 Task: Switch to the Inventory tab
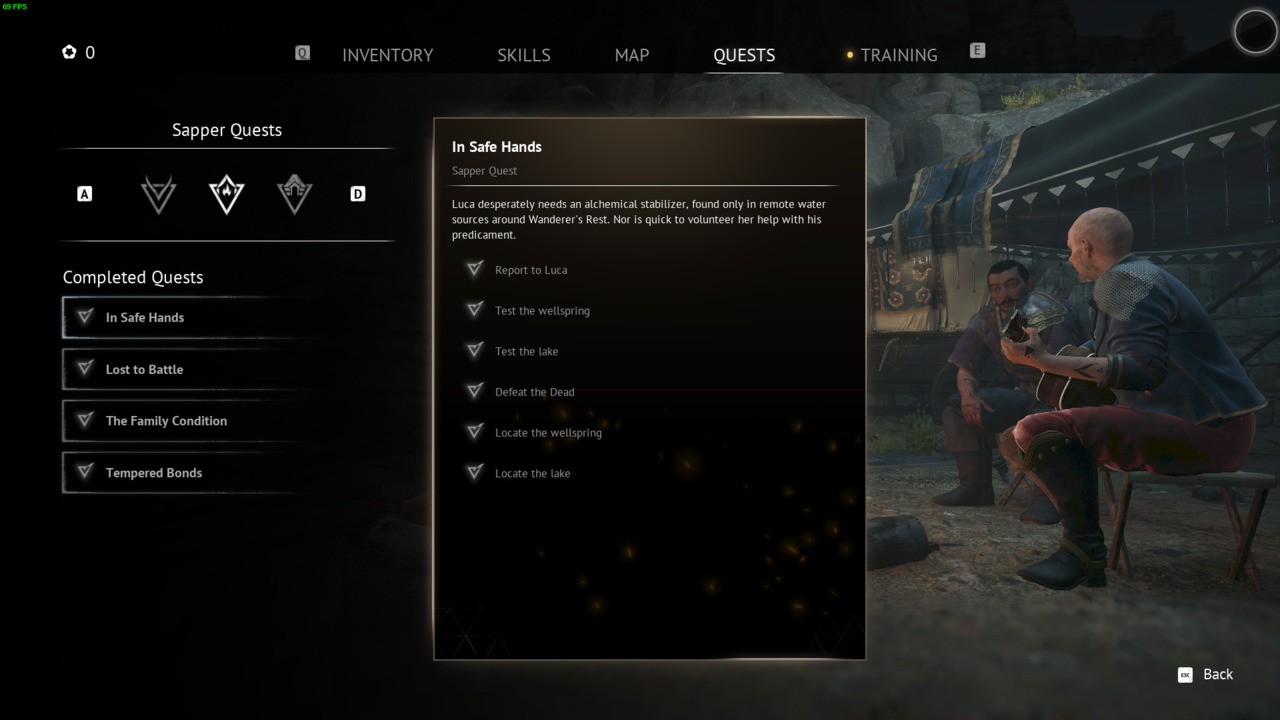click(x=387, y=55)
